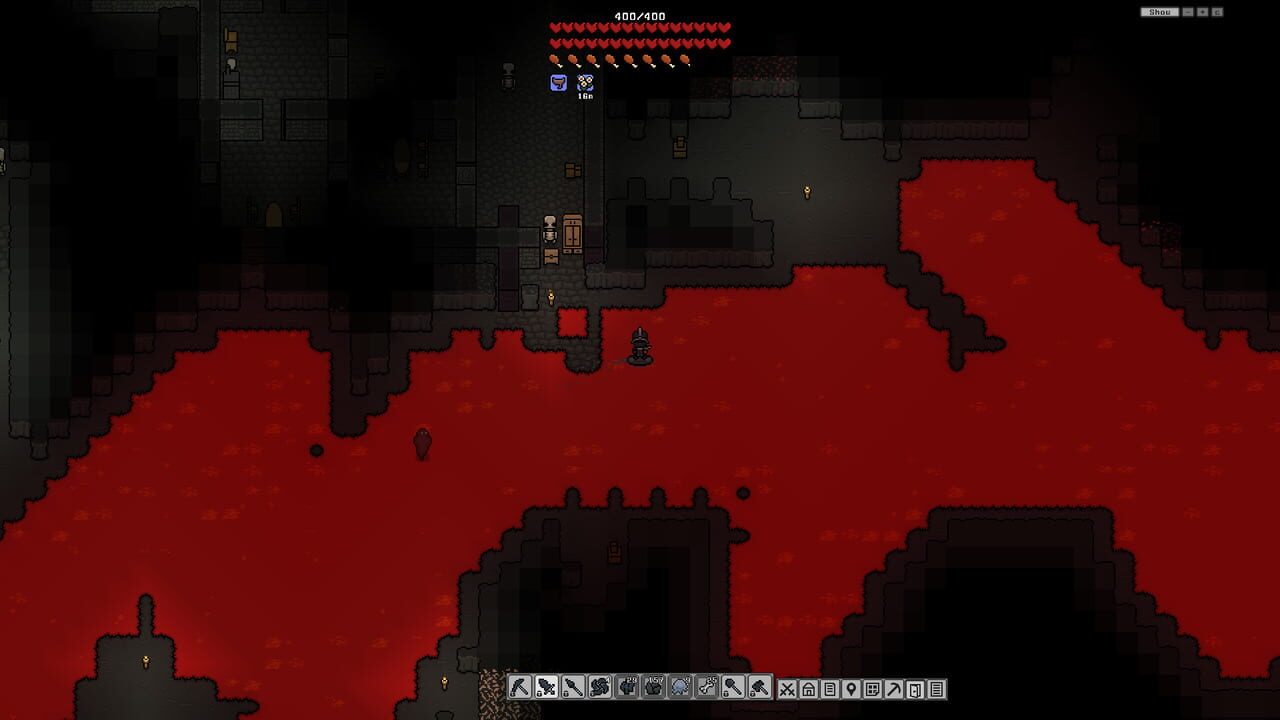Select the pickaxe in the first hotbar slot
The height and width of the screenshot is (720, 1280).
pyautogui.click(x=519, y=690)
